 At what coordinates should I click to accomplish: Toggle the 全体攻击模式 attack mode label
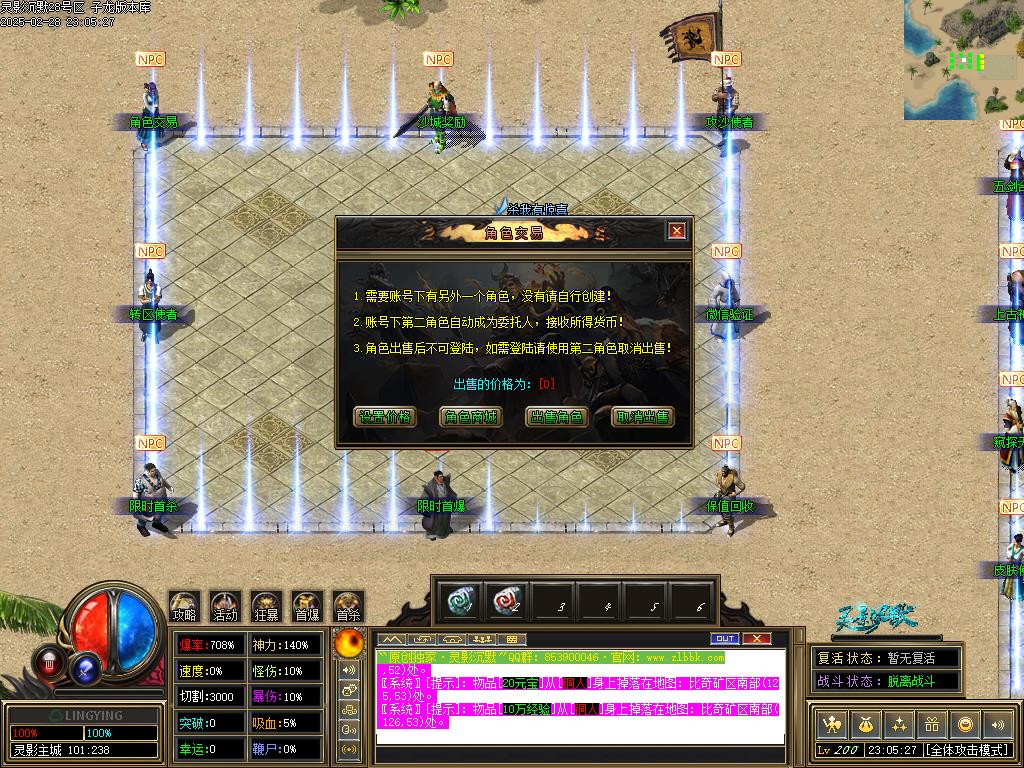(x=966, y=750)
